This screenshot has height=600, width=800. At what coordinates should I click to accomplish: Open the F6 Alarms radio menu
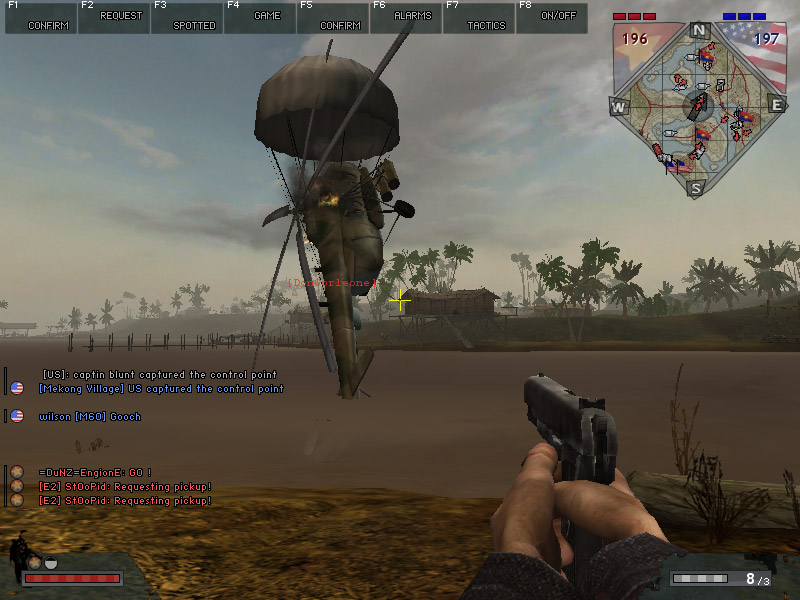(406, 18)
